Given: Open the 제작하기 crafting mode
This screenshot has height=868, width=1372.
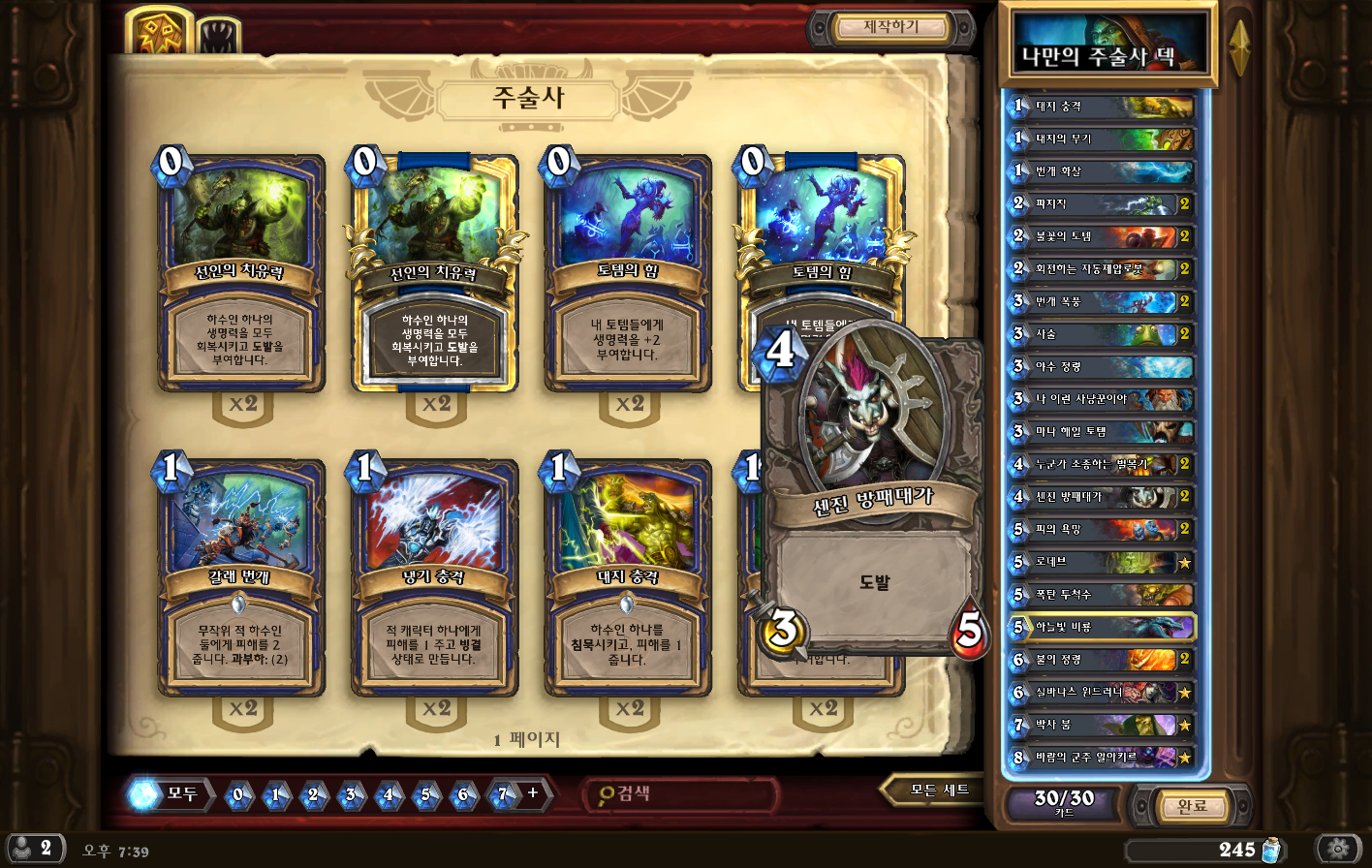Looking at the screenshot, I should point(890,27).
